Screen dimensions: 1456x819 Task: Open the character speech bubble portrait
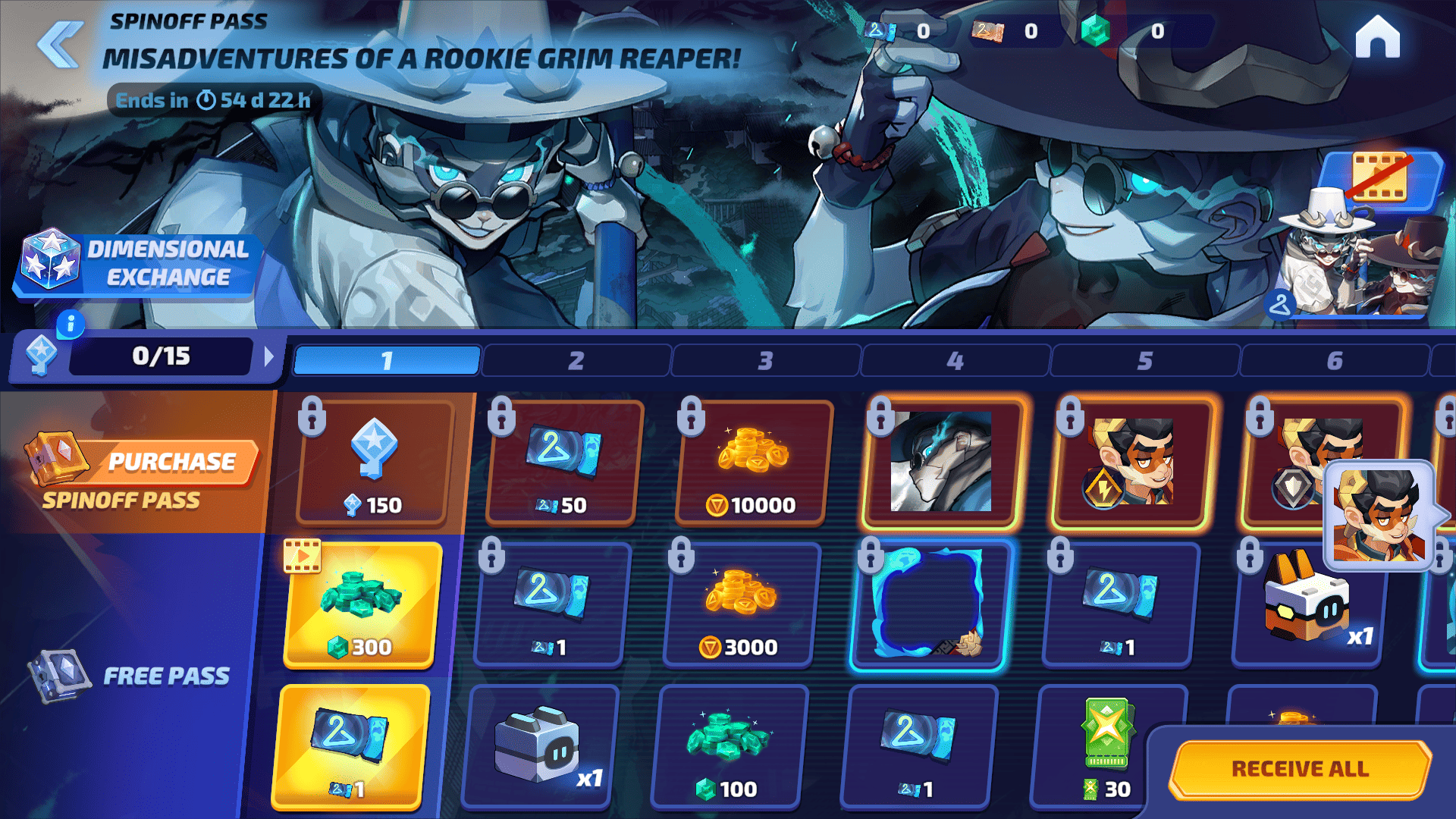[1380, 516]
